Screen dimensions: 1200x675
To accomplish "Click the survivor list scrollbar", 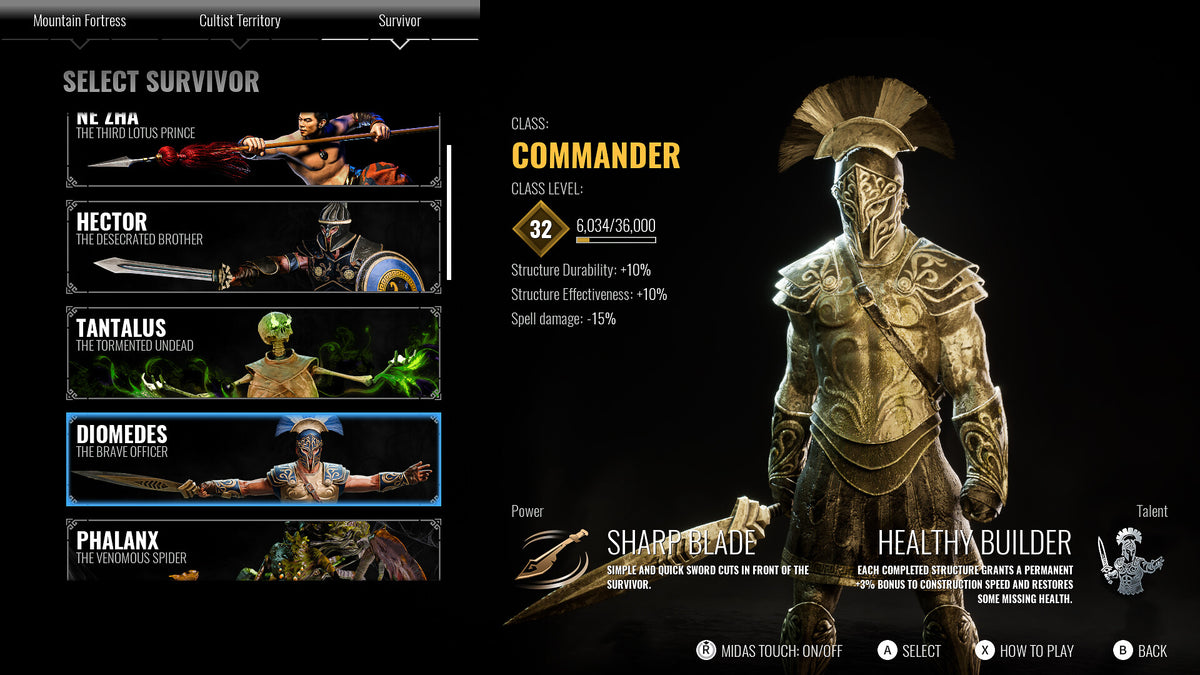I will [449, 212].
